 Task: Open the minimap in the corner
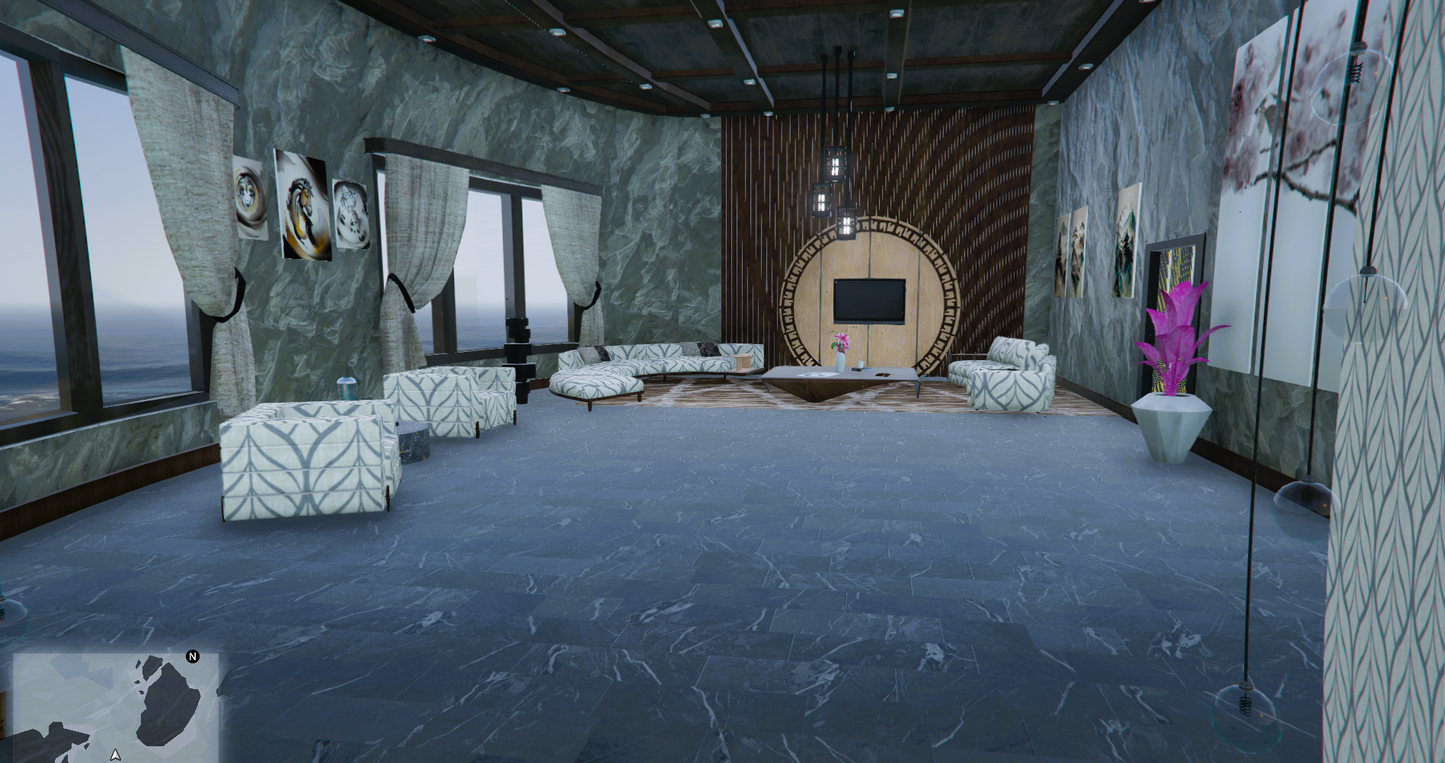pyautogui.click(x=116, y=708)
